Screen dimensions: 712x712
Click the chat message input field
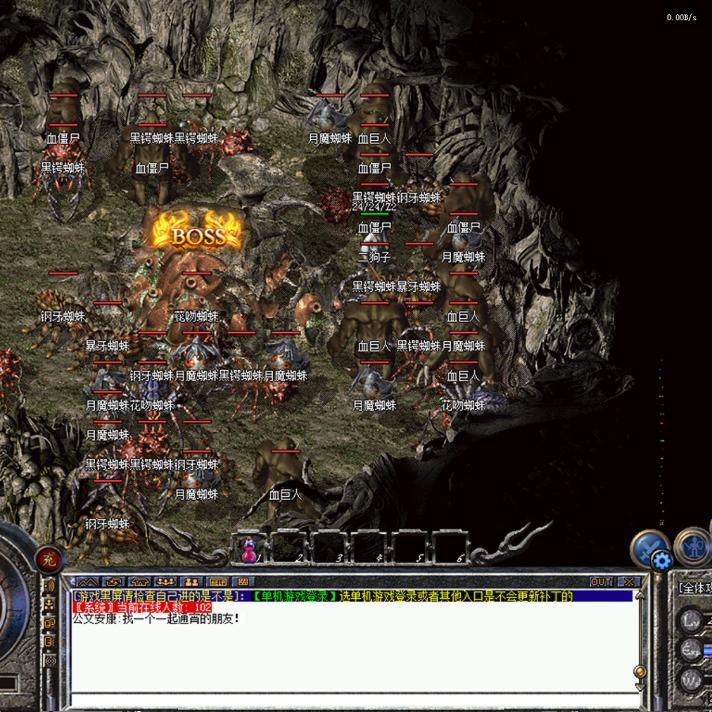(x=350, y=697)
